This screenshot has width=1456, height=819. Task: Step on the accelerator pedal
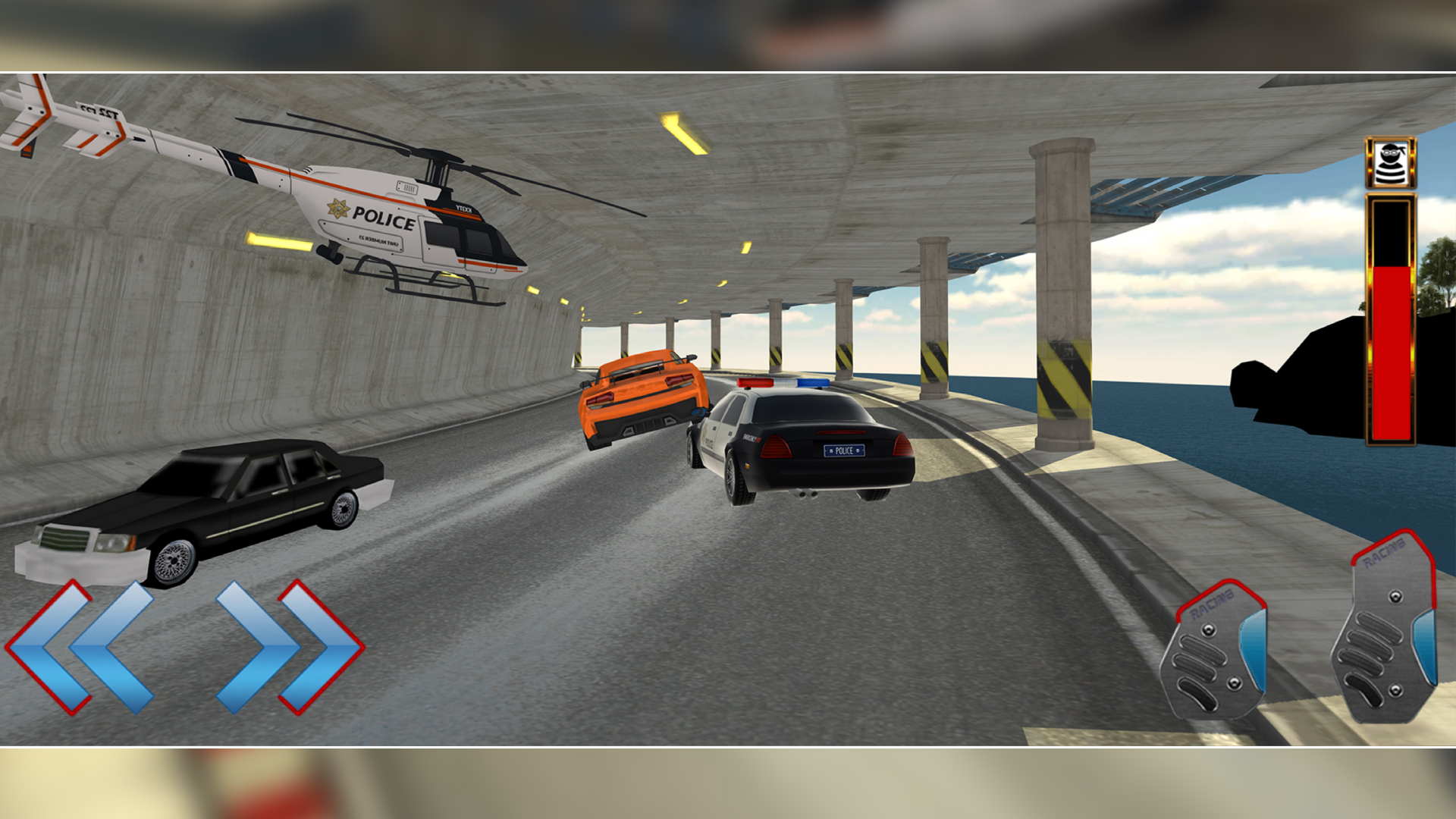click(1385, 629)
